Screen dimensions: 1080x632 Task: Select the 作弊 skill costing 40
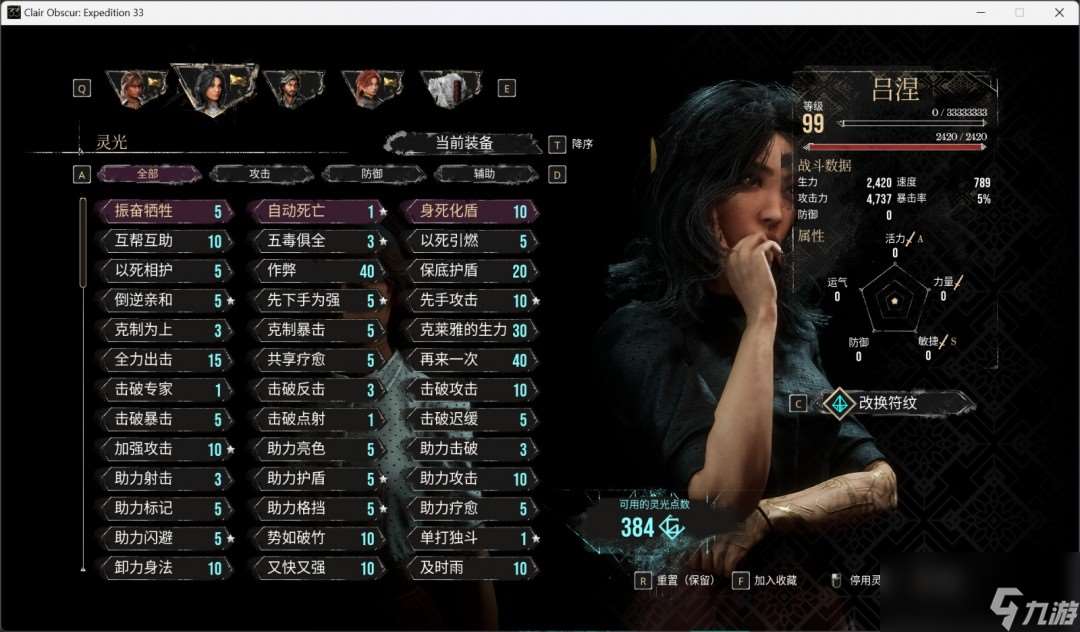click(317, 271)
